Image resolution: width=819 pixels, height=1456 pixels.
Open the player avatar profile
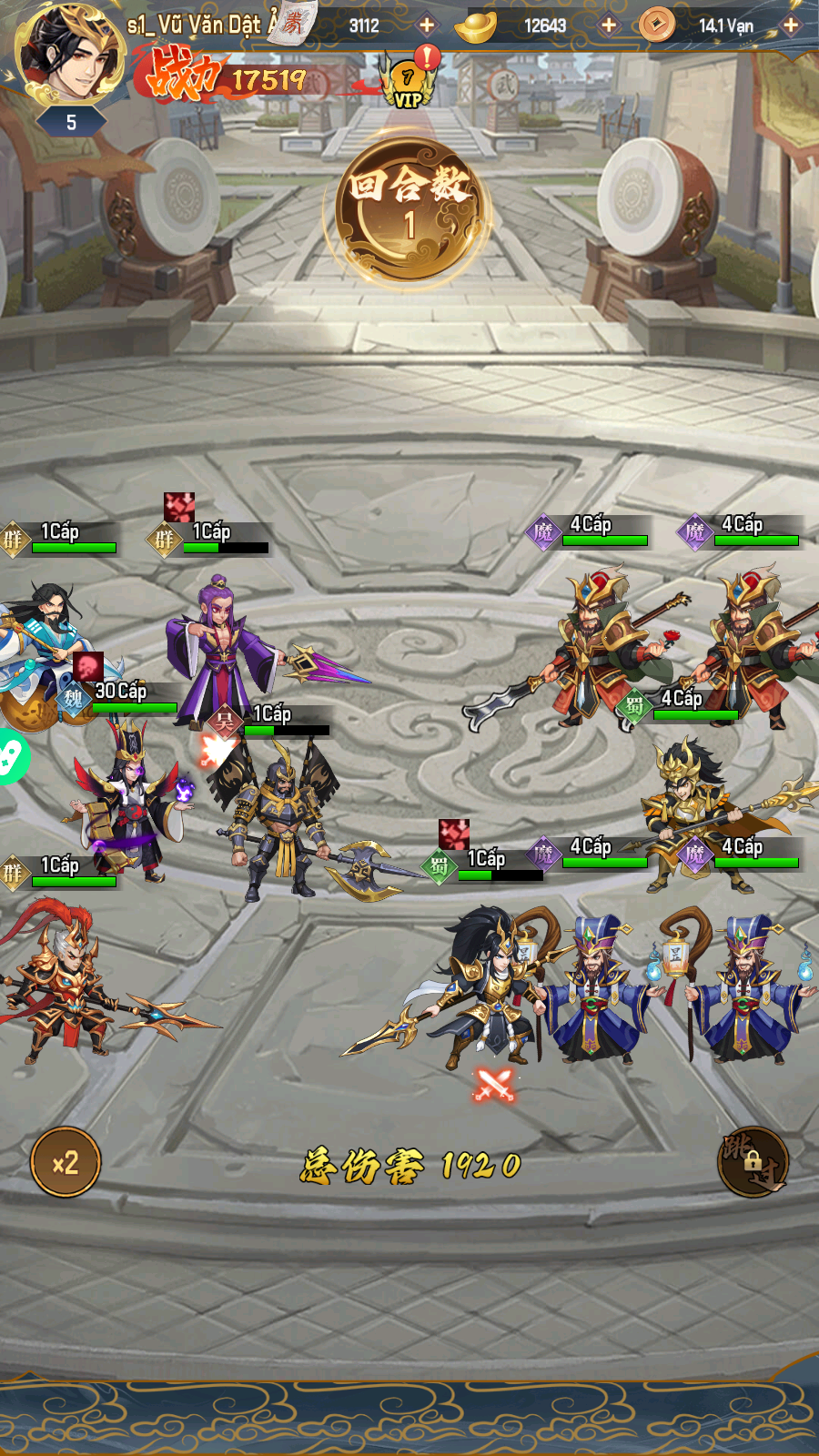point(71,53)
